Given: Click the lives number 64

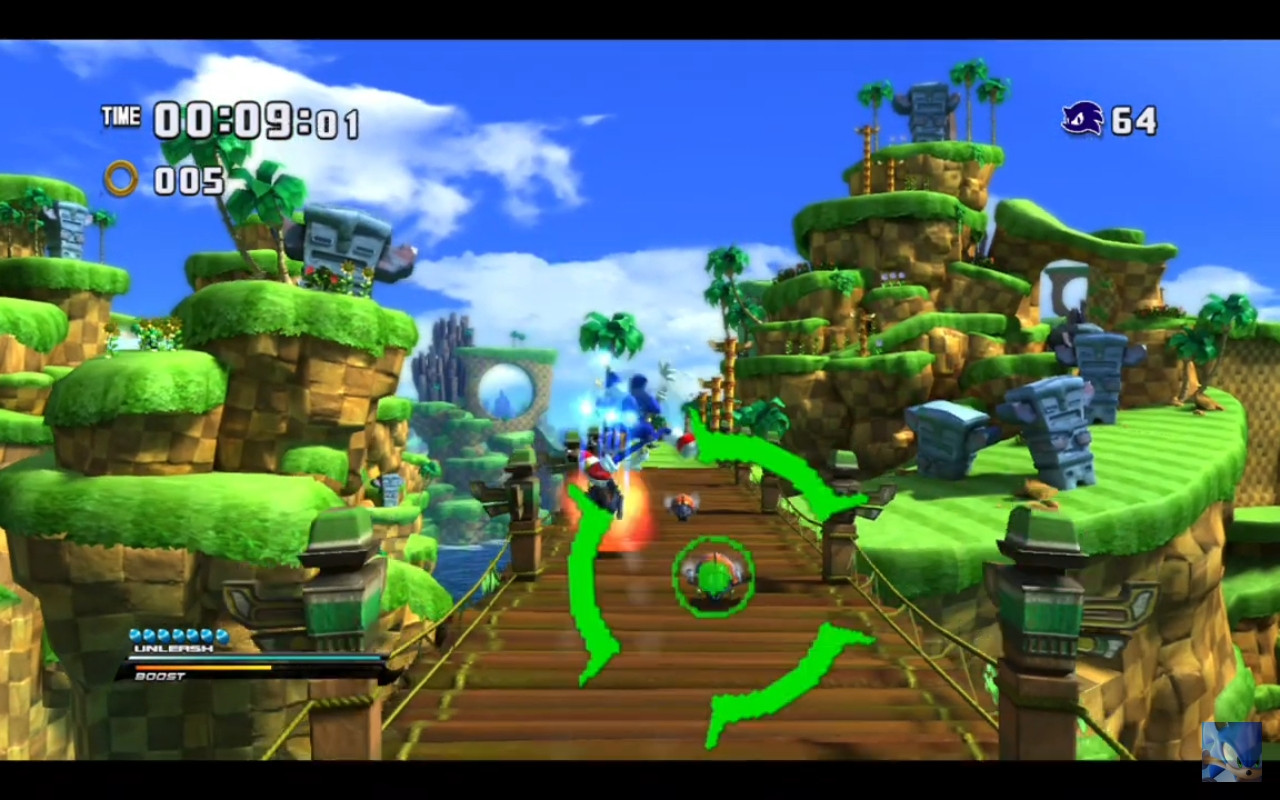Looking at the screenshot, I should [1135, 118].
